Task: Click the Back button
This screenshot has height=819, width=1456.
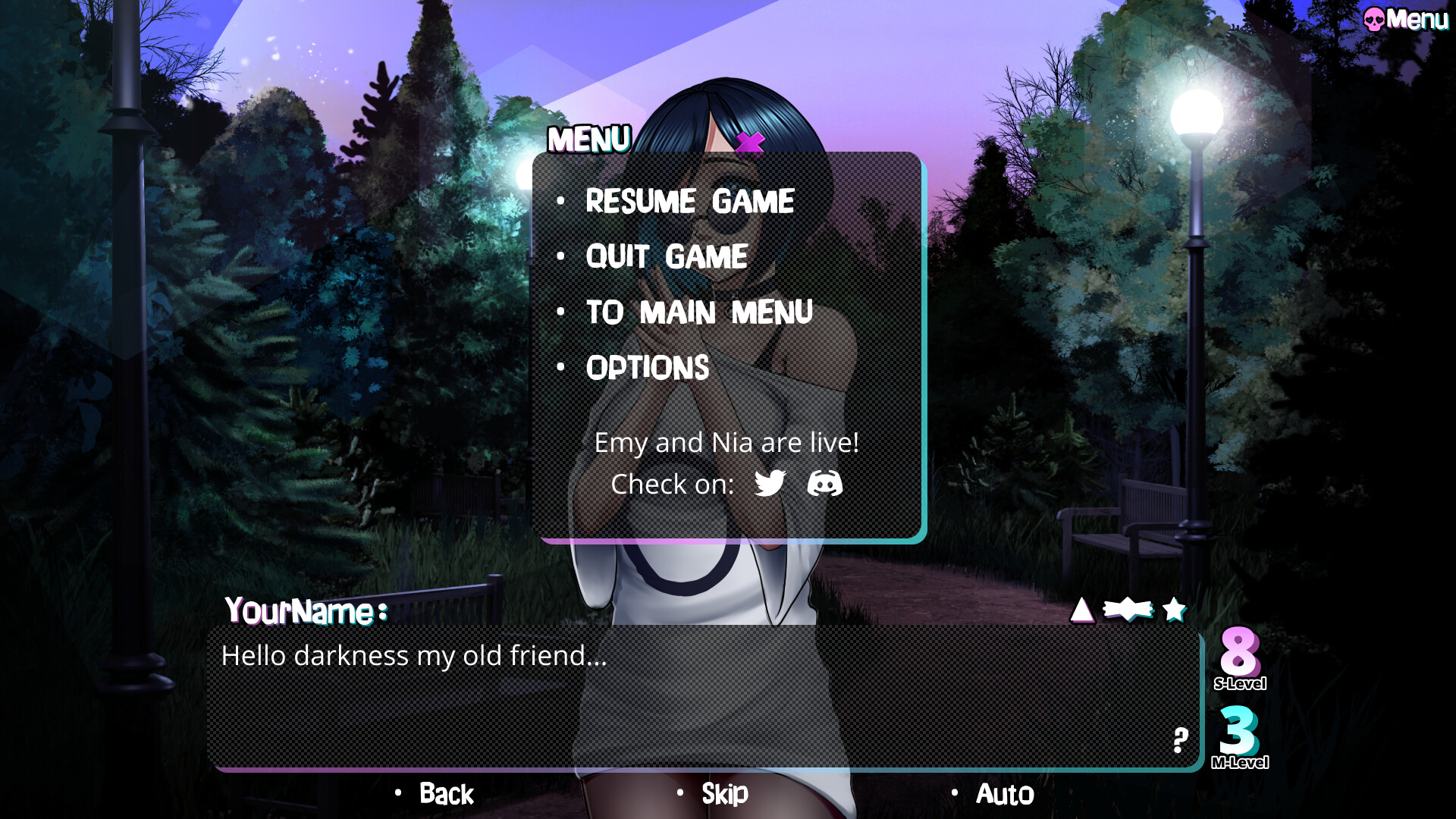Action: click(x=446, y=794)
